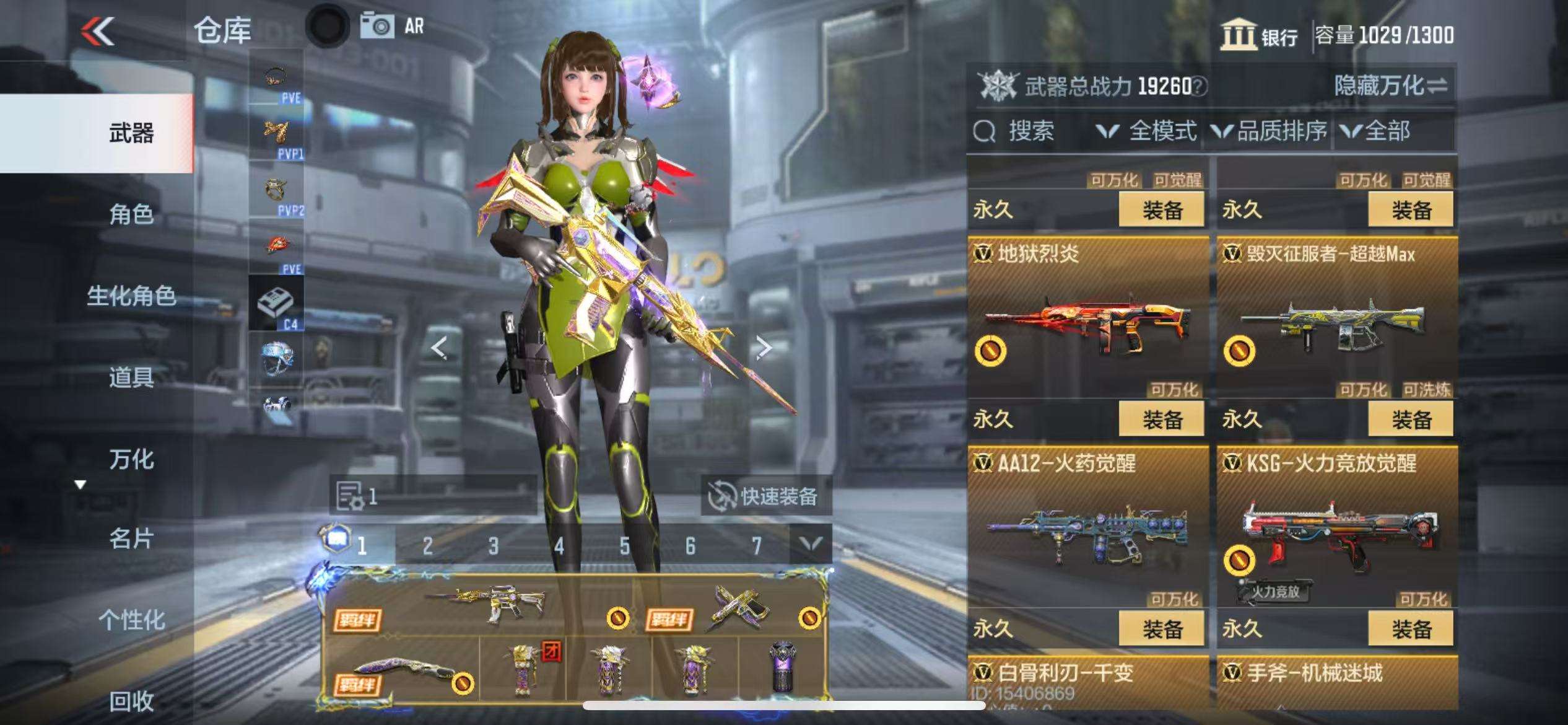This screenshot has height=725, width=1568.
Task: Select the 道具 tab
Action: tap(131, 377)
